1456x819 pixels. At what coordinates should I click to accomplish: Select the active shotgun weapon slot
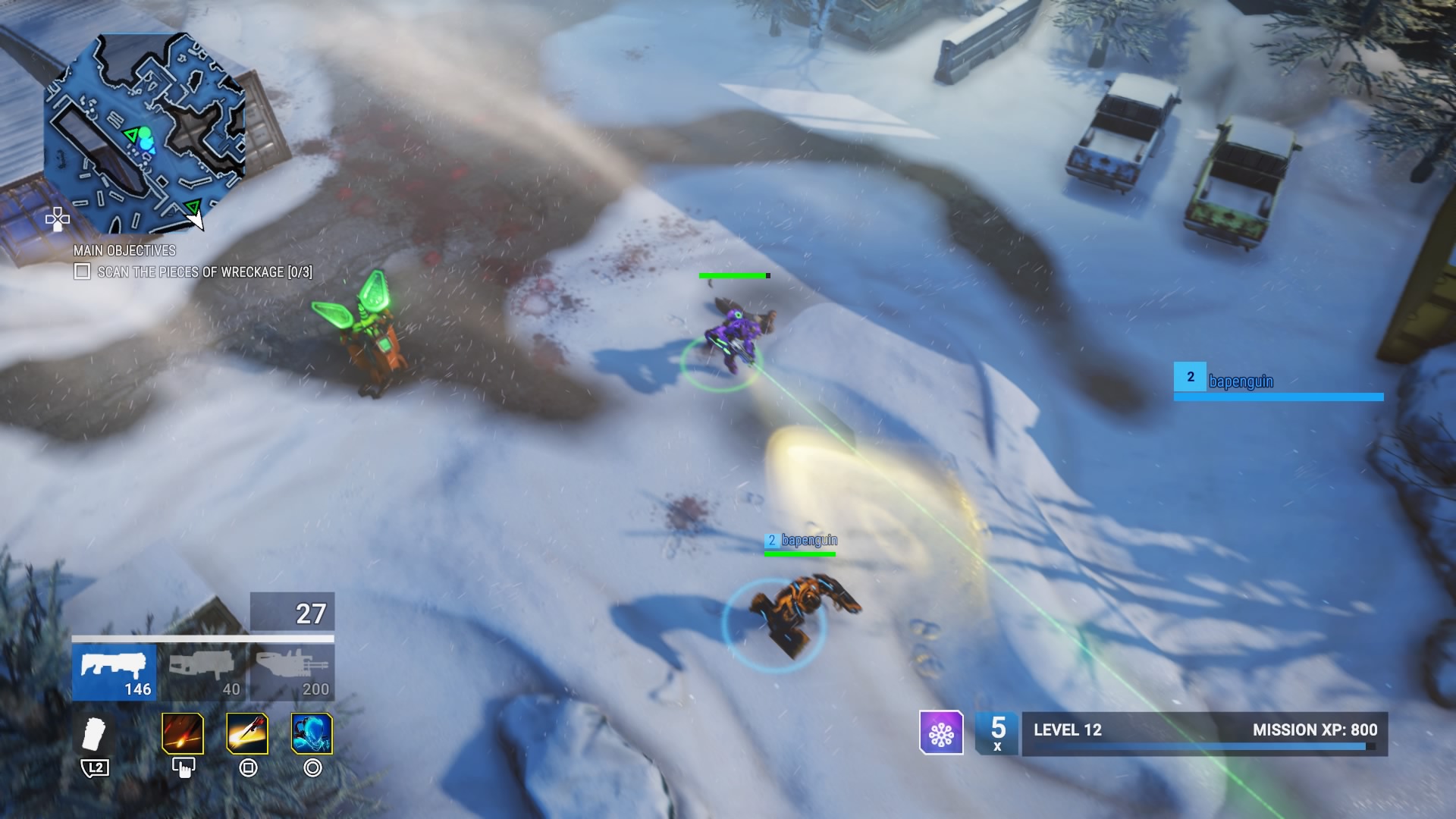115,672
